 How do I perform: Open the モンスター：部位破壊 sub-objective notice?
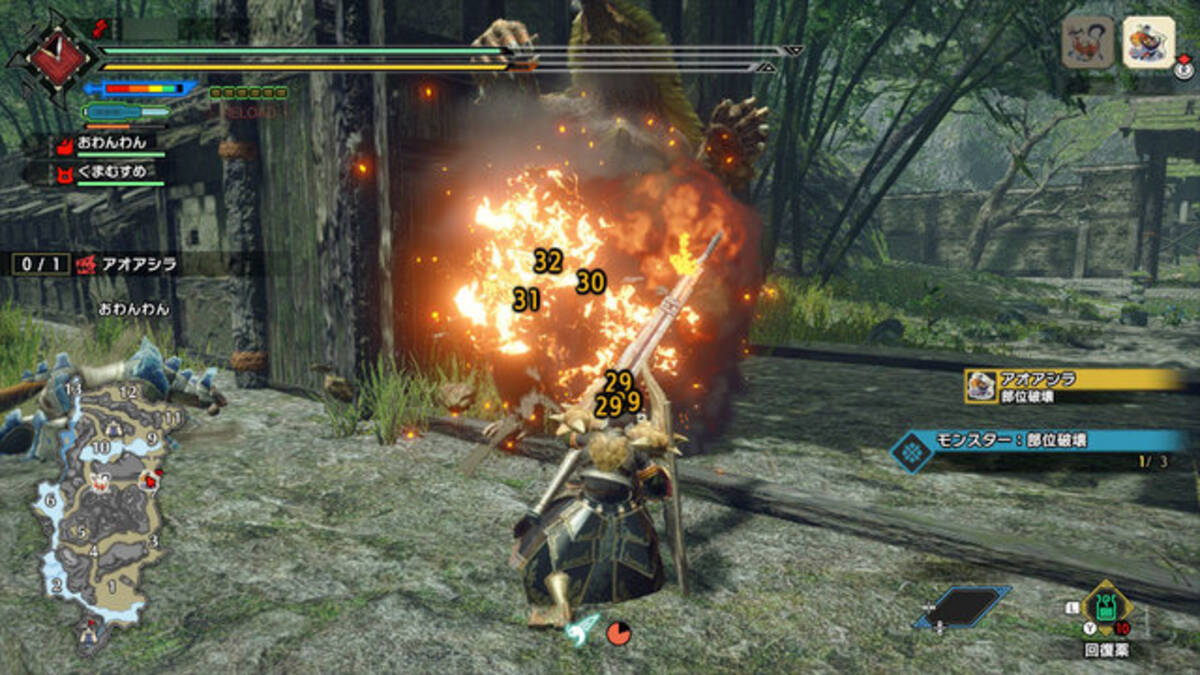1040,441
